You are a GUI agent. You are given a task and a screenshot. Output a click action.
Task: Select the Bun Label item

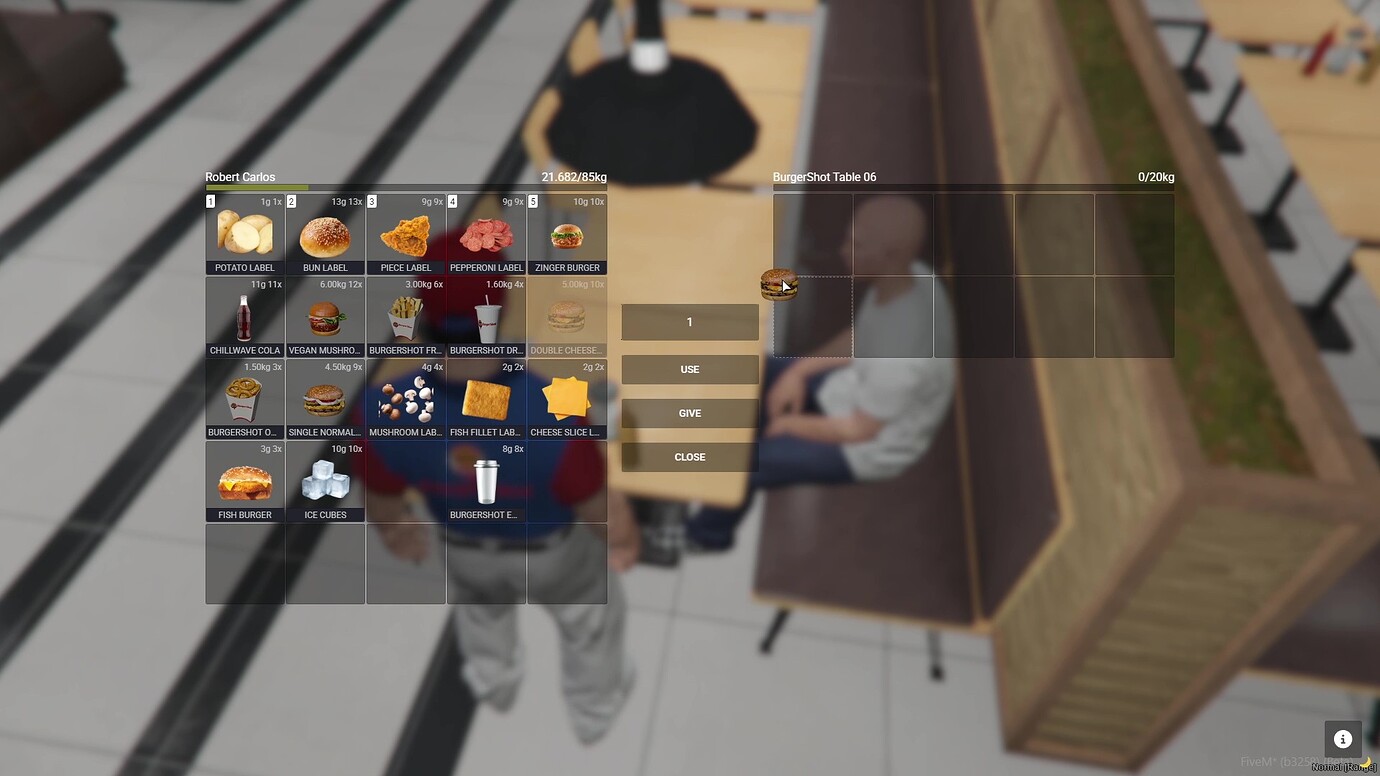[x=324, y=233]
